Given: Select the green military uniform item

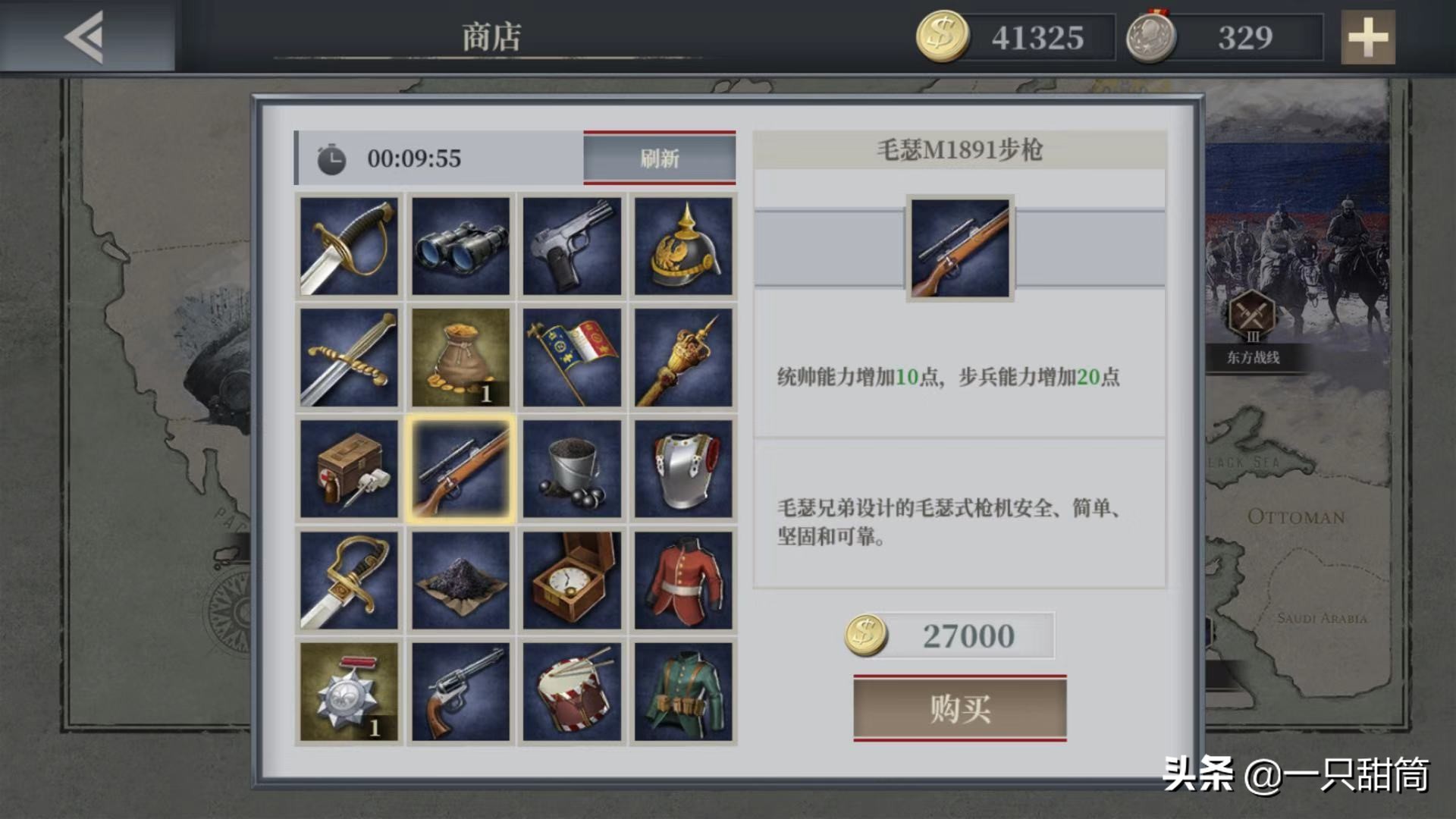Looking at the screenshot, I should (x=682, y=690).
